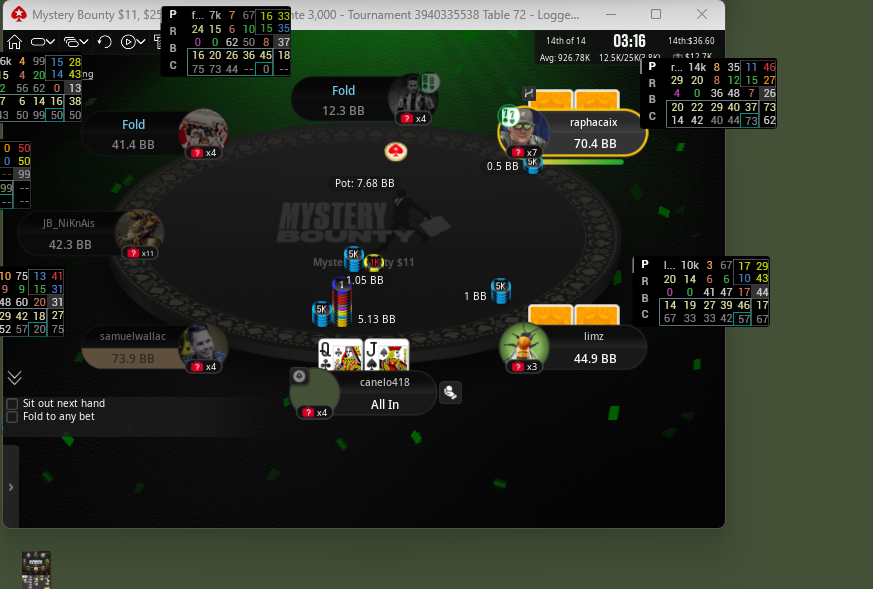Viewport: 873px width, 589px height.
Task: Expand the double-chevron options panel
Action: tap(14, 377)
